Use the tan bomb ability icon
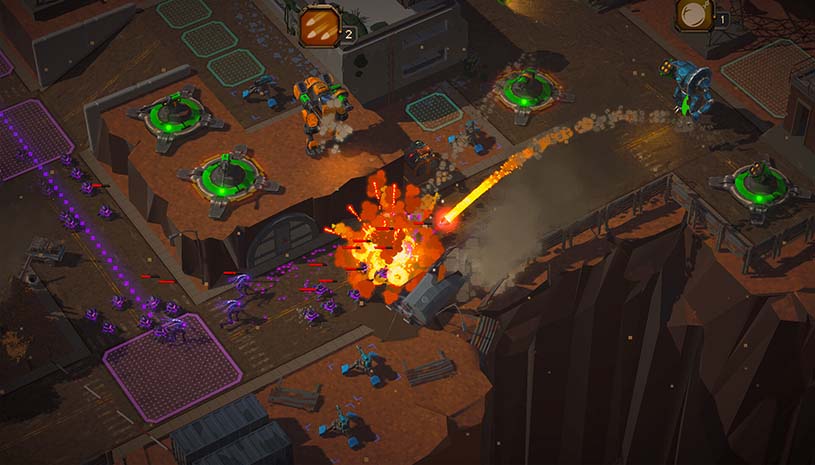This screenshot has height=465, width=815. (693, 14)
